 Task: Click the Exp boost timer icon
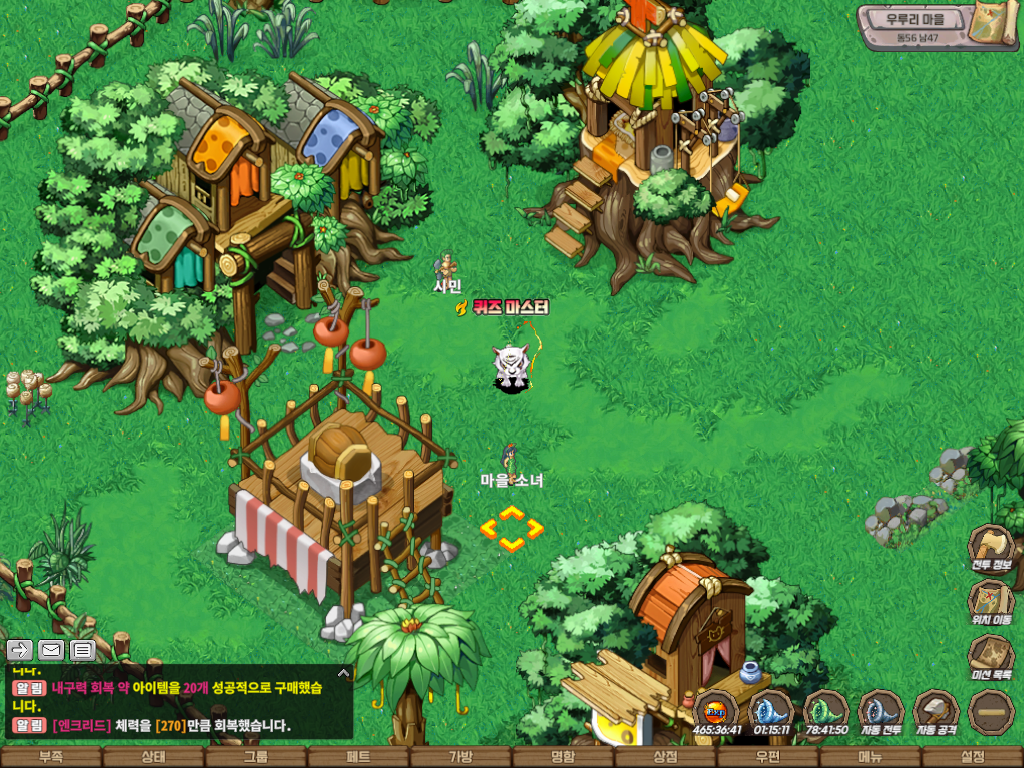[x=716, y=711]
